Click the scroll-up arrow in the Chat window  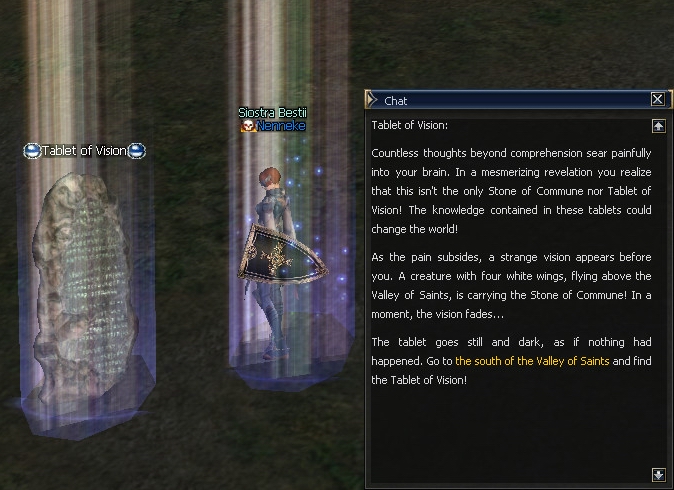657,126
